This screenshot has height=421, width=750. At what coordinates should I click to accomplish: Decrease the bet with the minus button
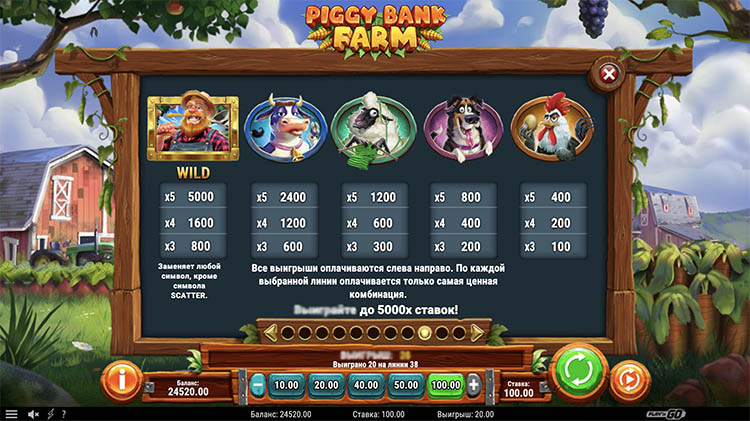point(258,384)
